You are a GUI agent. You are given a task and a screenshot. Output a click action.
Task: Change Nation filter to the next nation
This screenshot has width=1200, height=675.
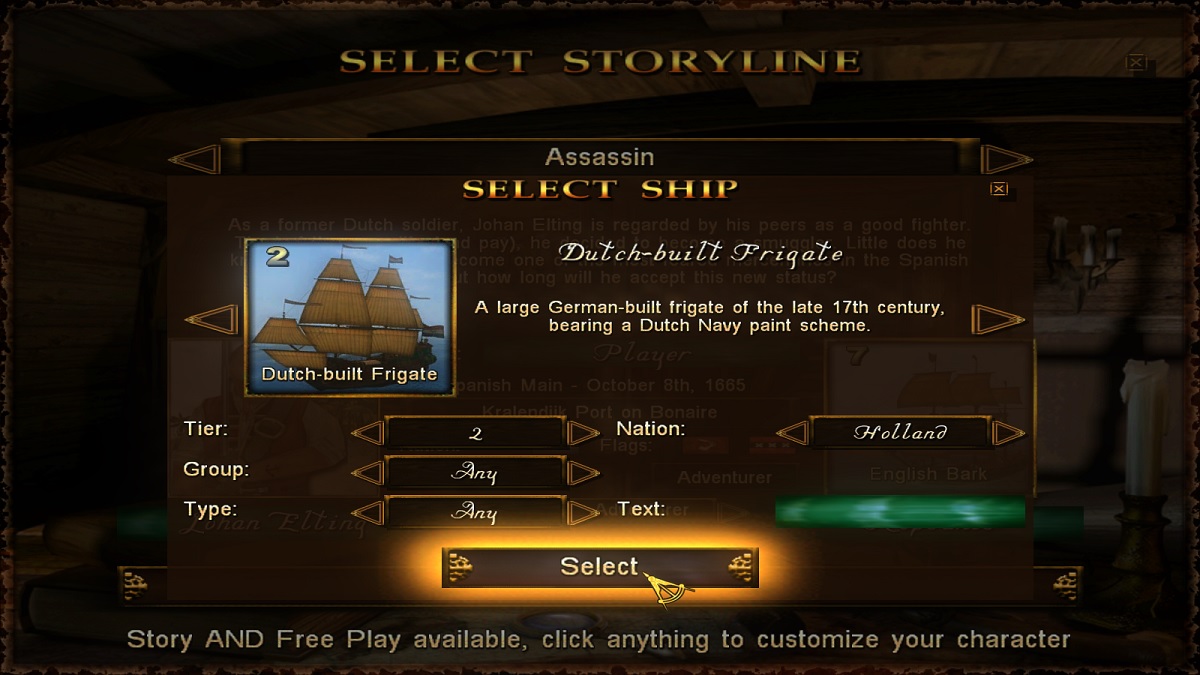tap(1008, 433)
